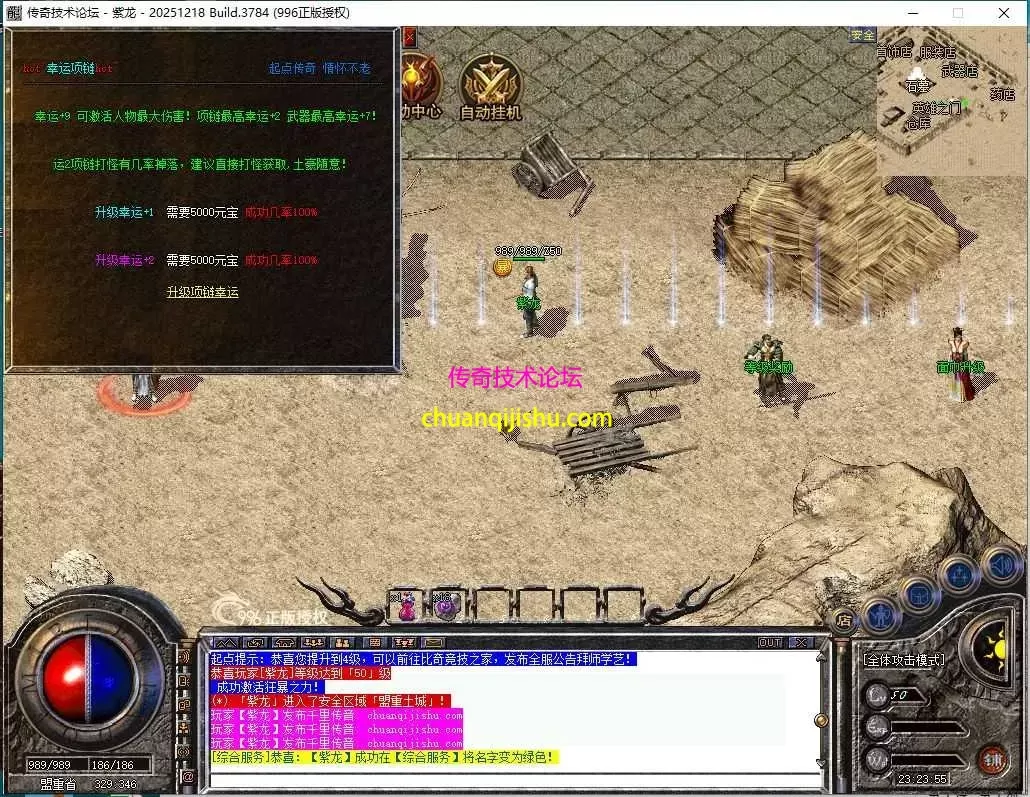Open the red 铺 stall button
This screenshot has height=797, width=1030.
992,759
